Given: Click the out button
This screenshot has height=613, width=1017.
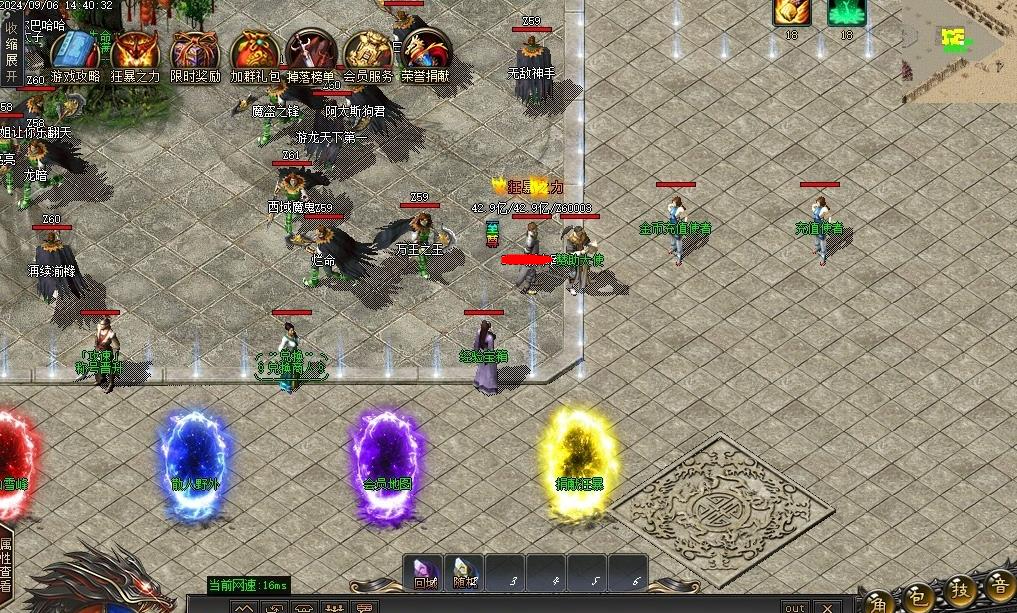Looking at the screenshot, I should click(x=794, y=607).
